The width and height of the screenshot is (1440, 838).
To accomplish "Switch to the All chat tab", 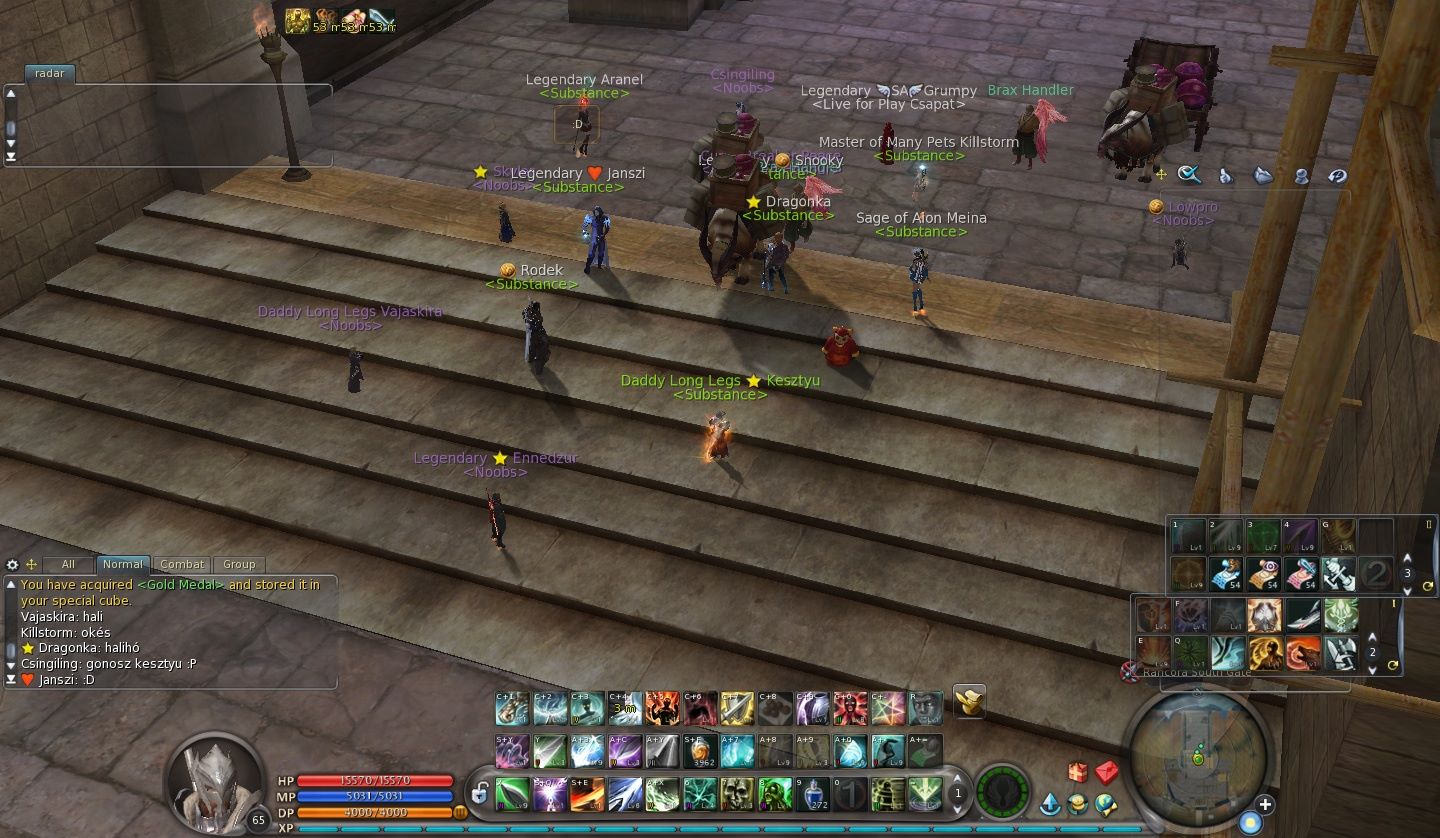I will (68, 564).
